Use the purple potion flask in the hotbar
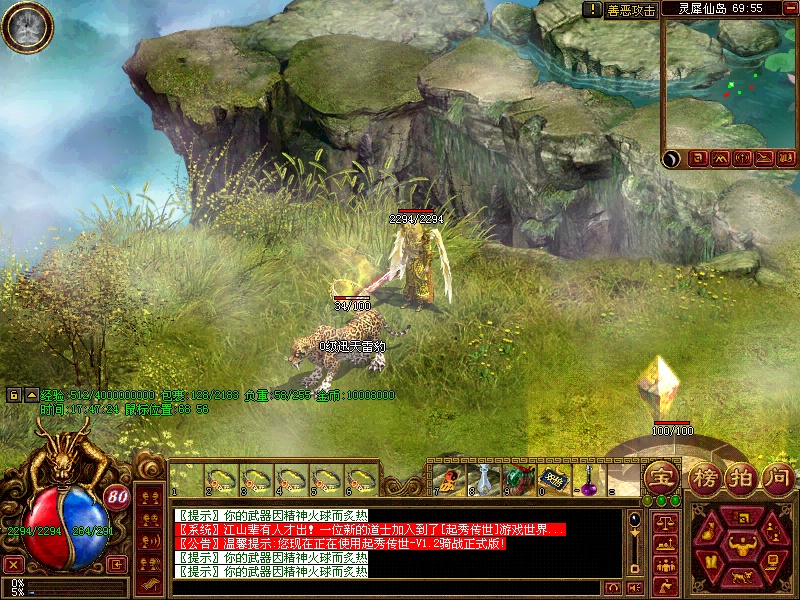Image resolution: width=800 pixels, height=600 pixels. click(587, 480)
